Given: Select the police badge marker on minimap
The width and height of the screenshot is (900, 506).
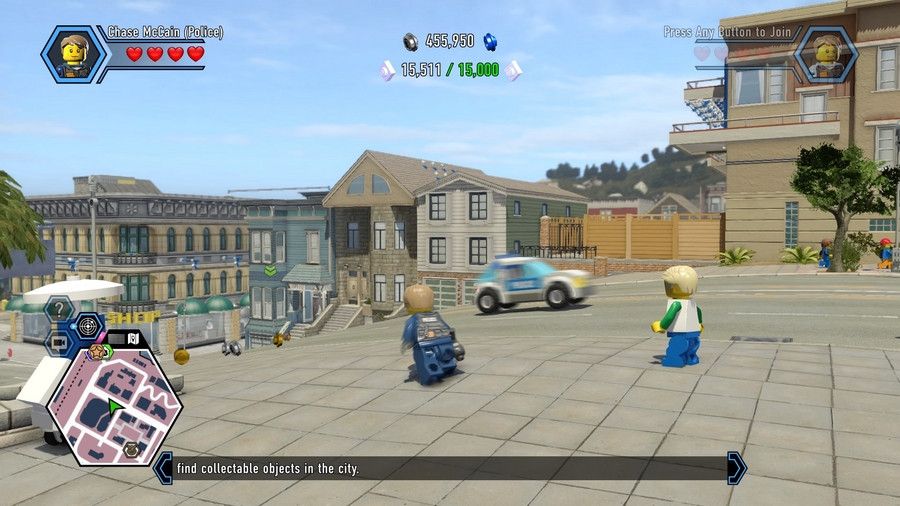Looking at the screenshot, I should click(131, 450).
